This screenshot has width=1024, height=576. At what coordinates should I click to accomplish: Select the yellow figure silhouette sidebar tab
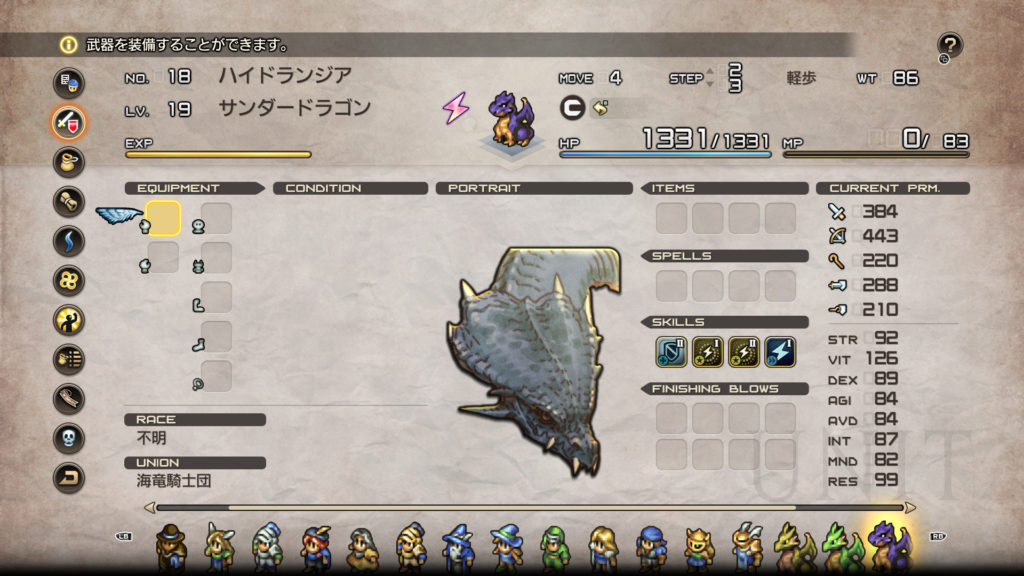[x=68, y=320]
